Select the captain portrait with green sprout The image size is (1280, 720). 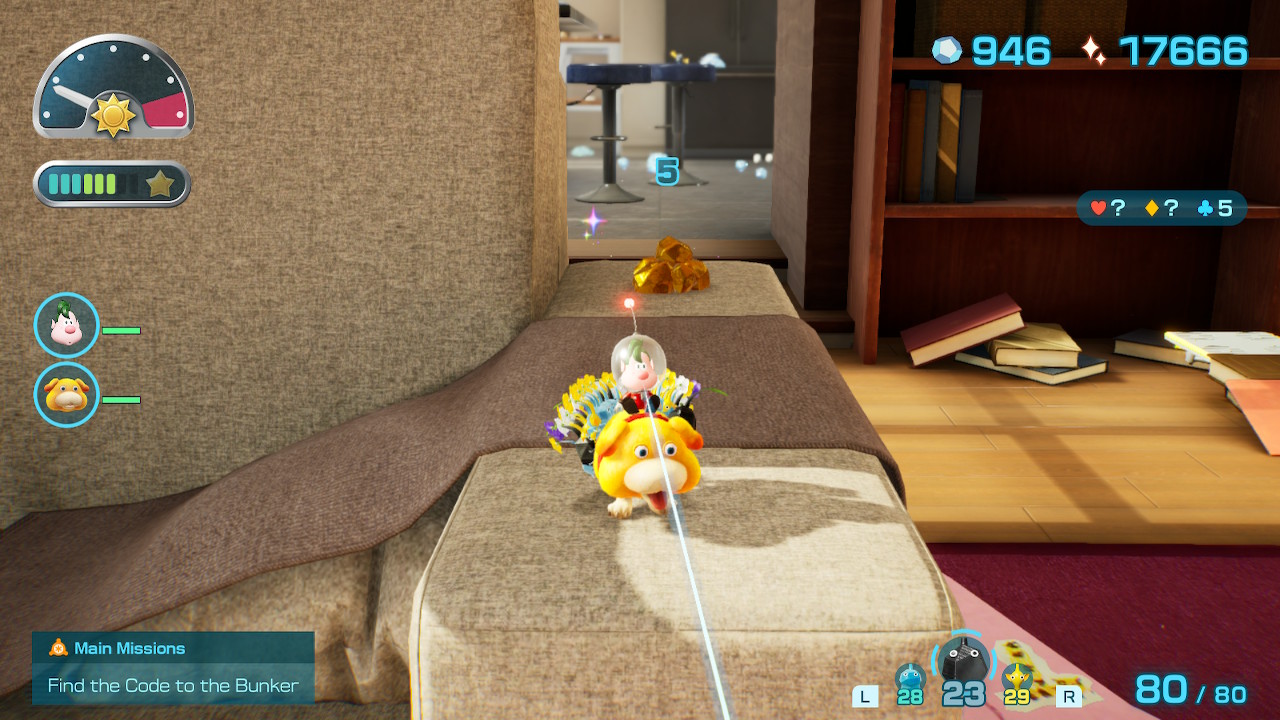[67, 325]
